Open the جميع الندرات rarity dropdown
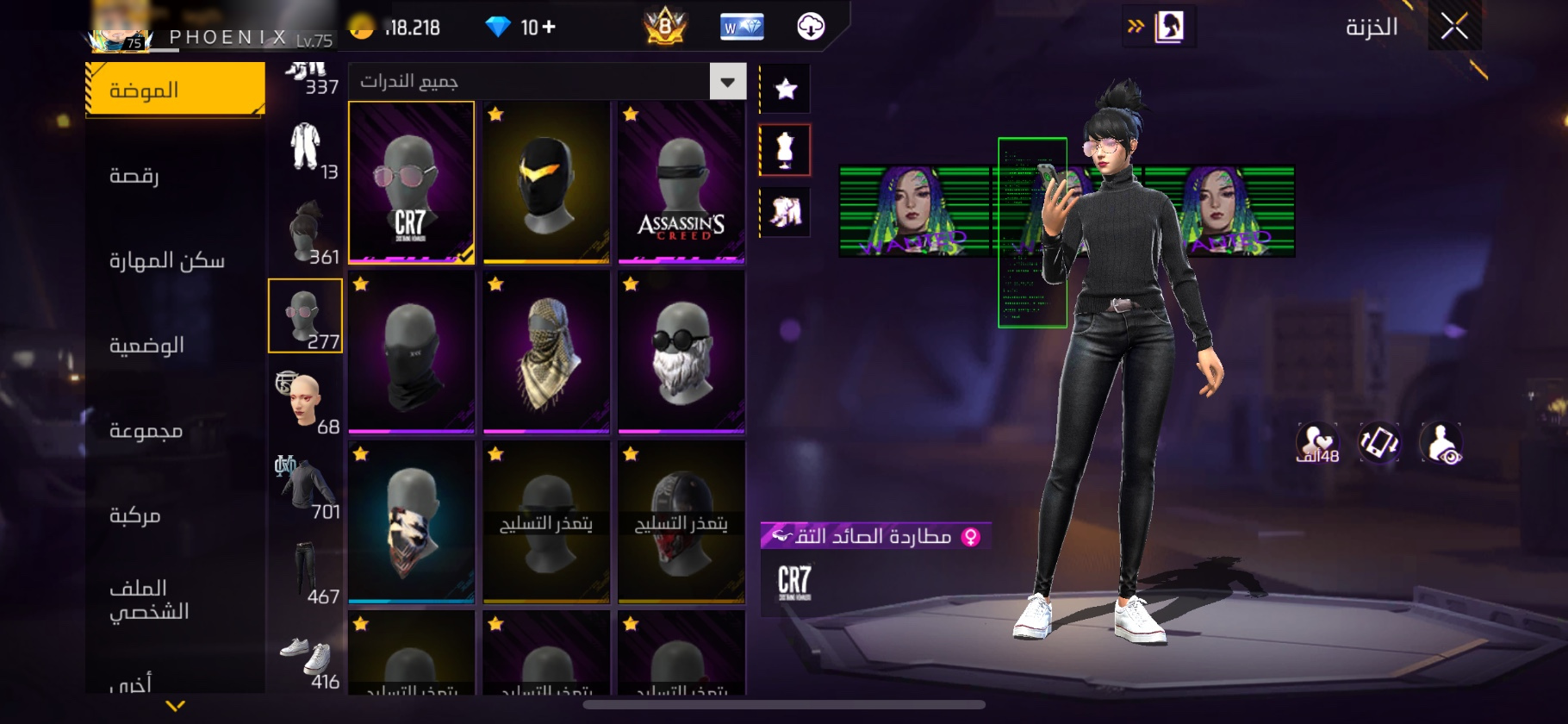This screenshot has width=1568, height=724. pos(727,82)
